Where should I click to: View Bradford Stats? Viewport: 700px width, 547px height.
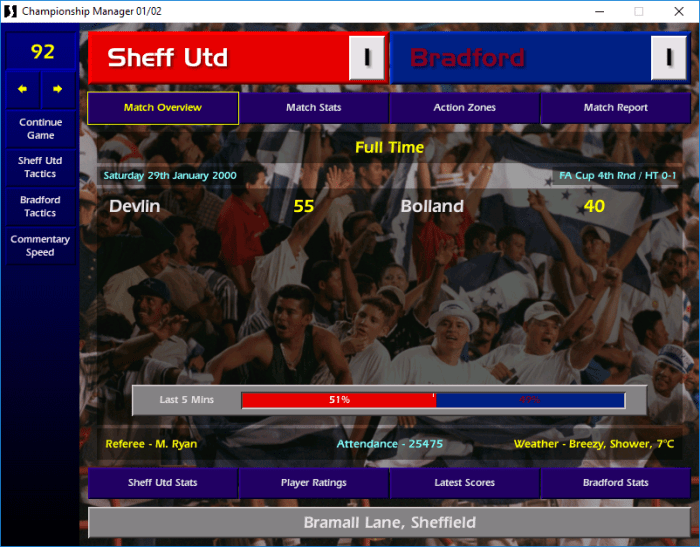(x=616, y=483)
